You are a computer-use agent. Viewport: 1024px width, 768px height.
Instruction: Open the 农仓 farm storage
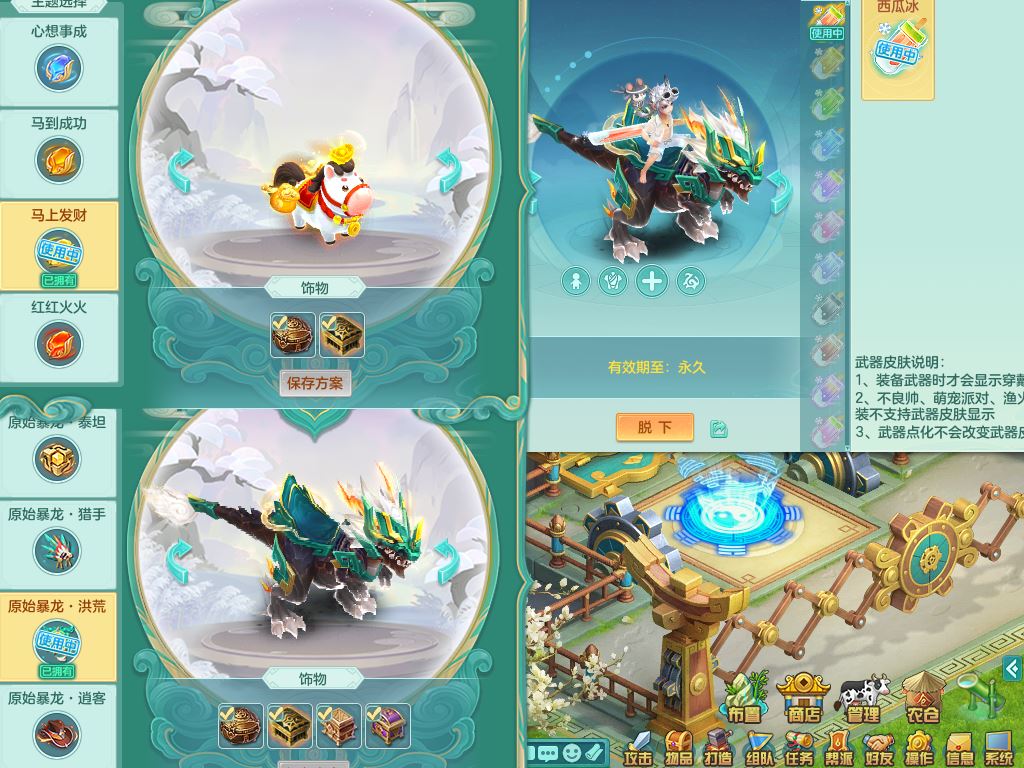pyautogui.click(x=922, y=699)
